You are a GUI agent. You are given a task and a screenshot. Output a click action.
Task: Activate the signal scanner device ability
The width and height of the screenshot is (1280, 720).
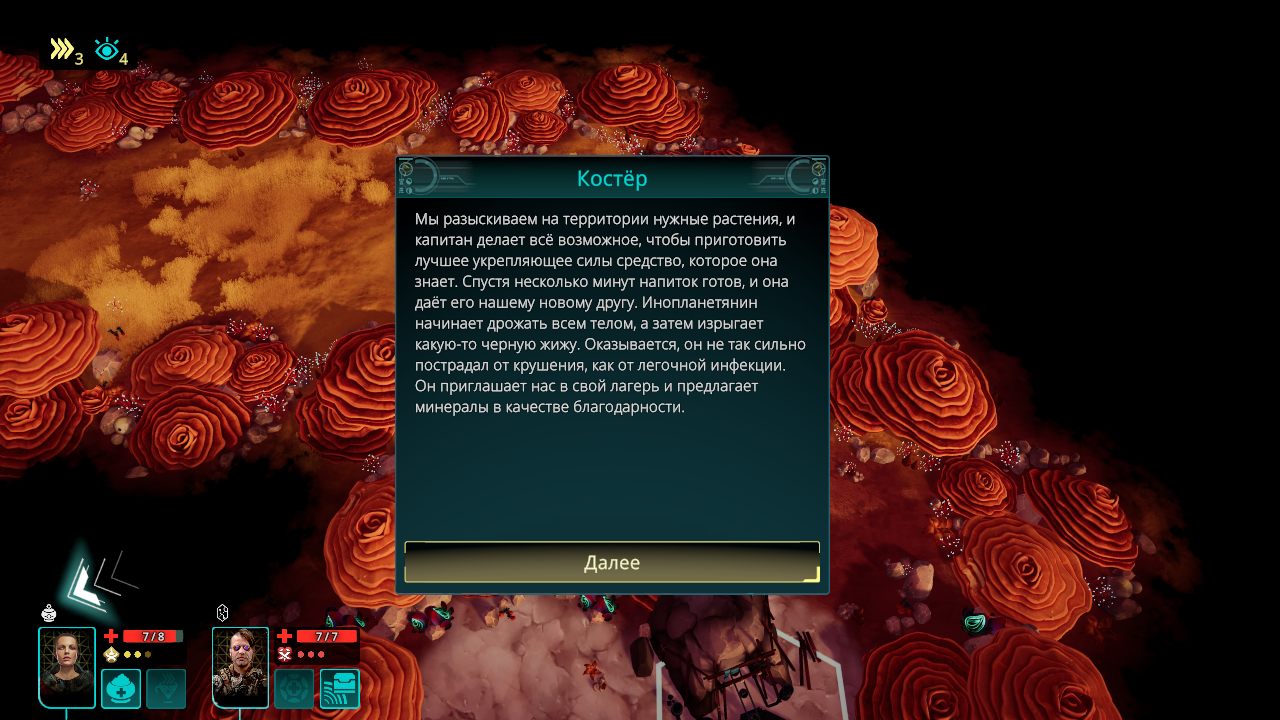340,688
